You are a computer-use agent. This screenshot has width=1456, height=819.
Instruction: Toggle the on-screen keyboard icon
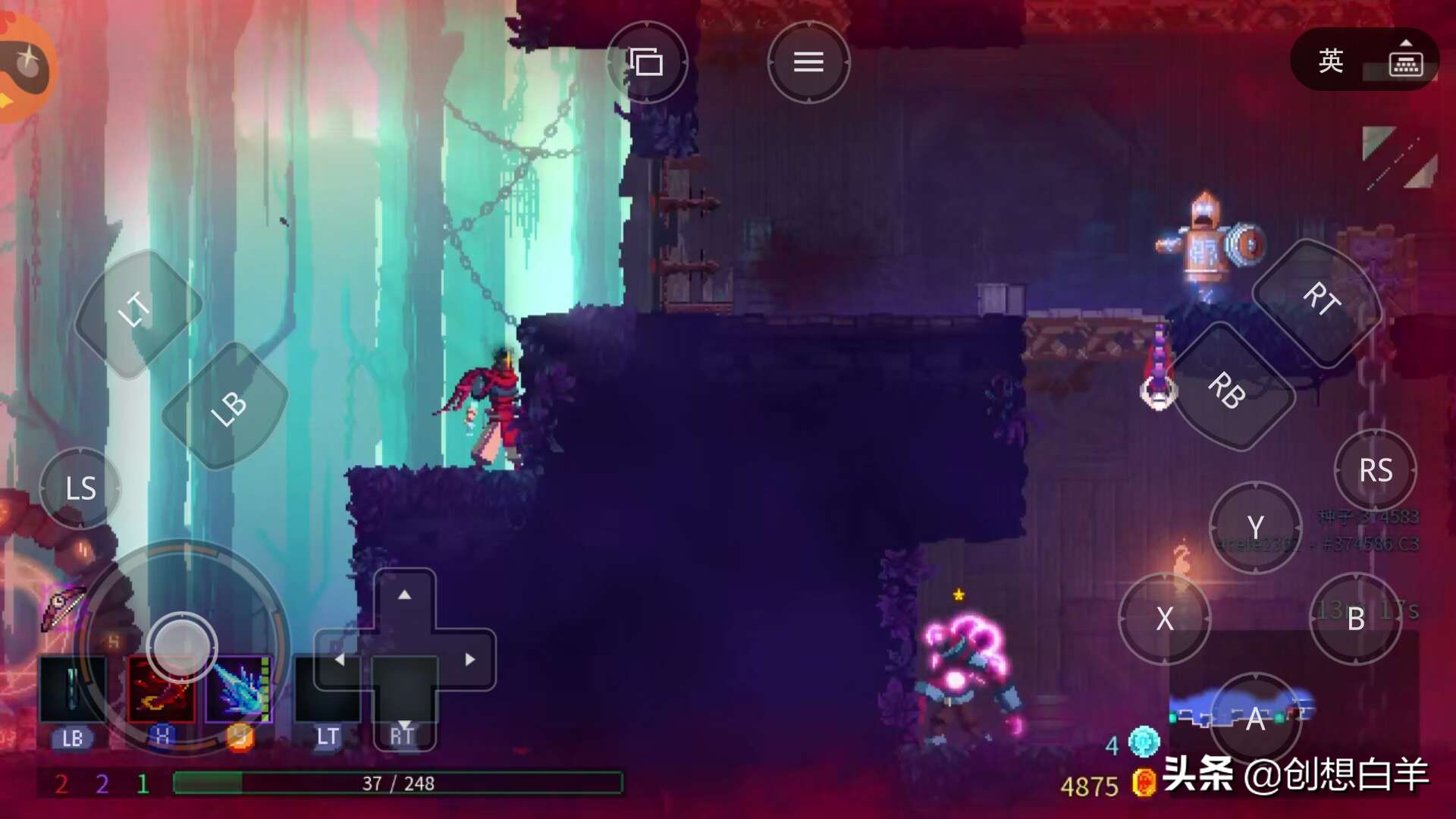(1405, 60)
